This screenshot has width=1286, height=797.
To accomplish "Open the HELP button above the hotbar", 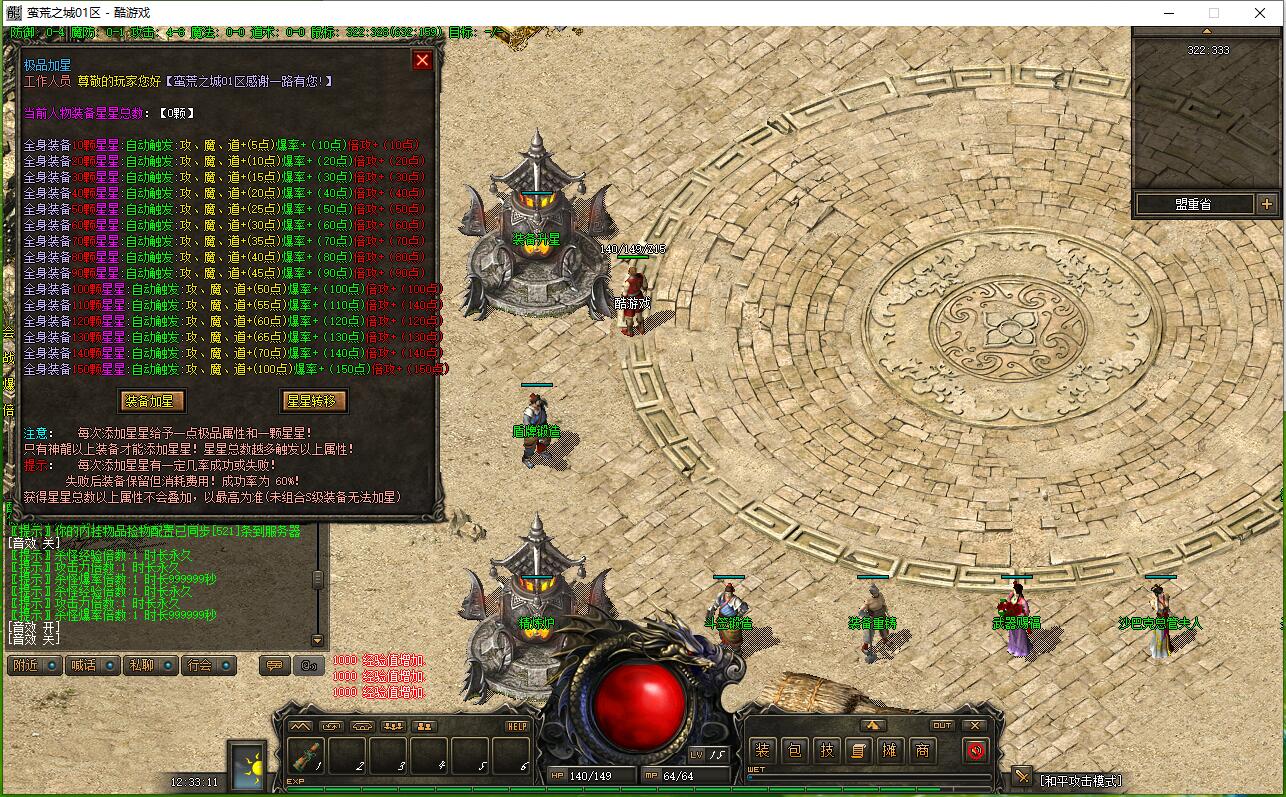I will point(517,726).
